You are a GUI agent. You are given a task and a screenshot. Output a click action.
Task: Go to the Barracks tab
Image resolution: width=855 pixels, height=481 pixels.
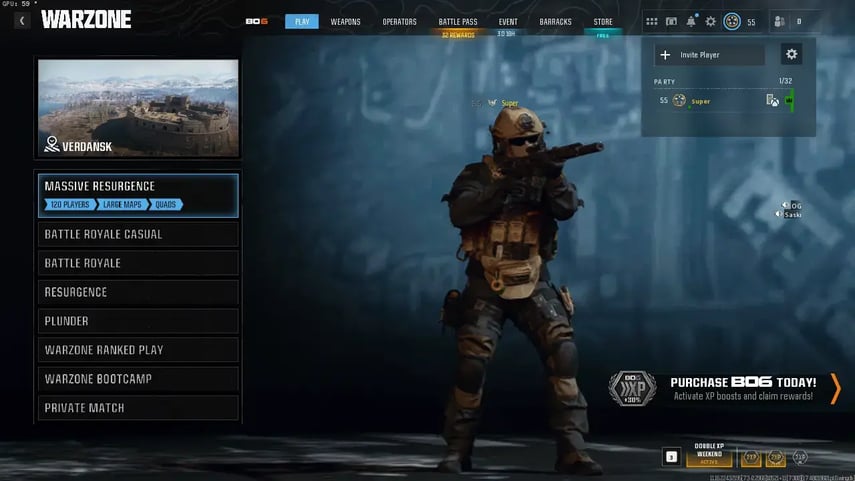pyautogui.click(x=554, y=22)
